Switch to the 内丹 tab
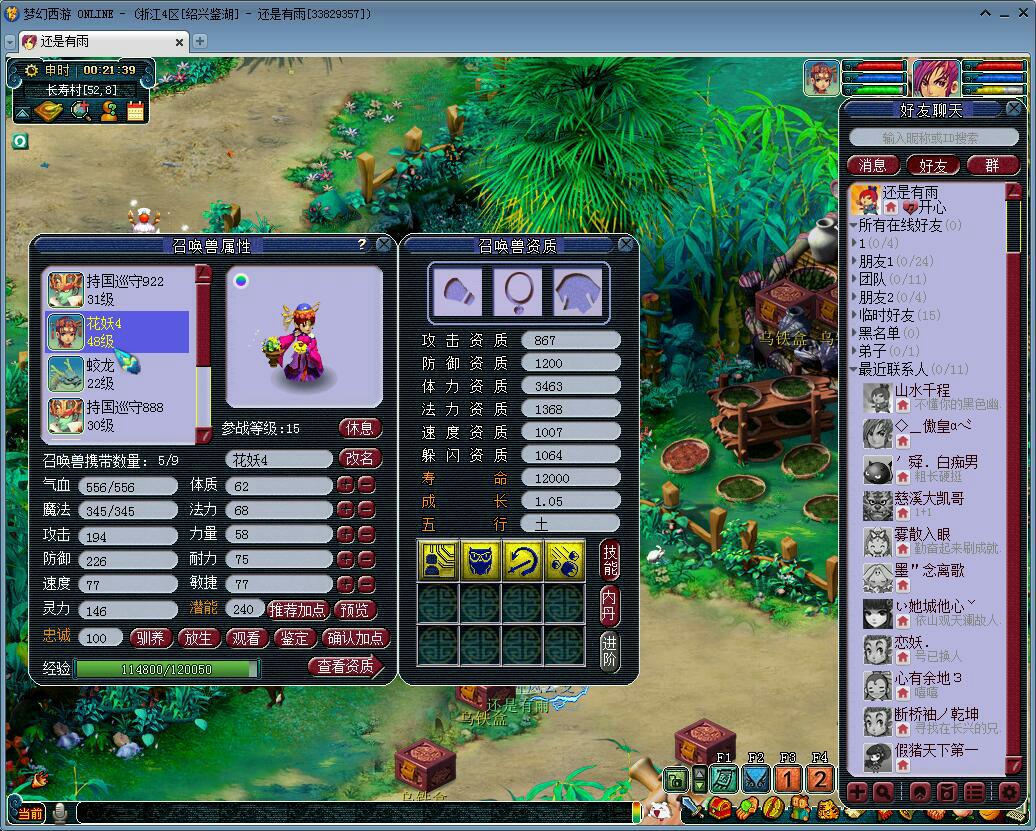1036x831 pixels. 610,605
